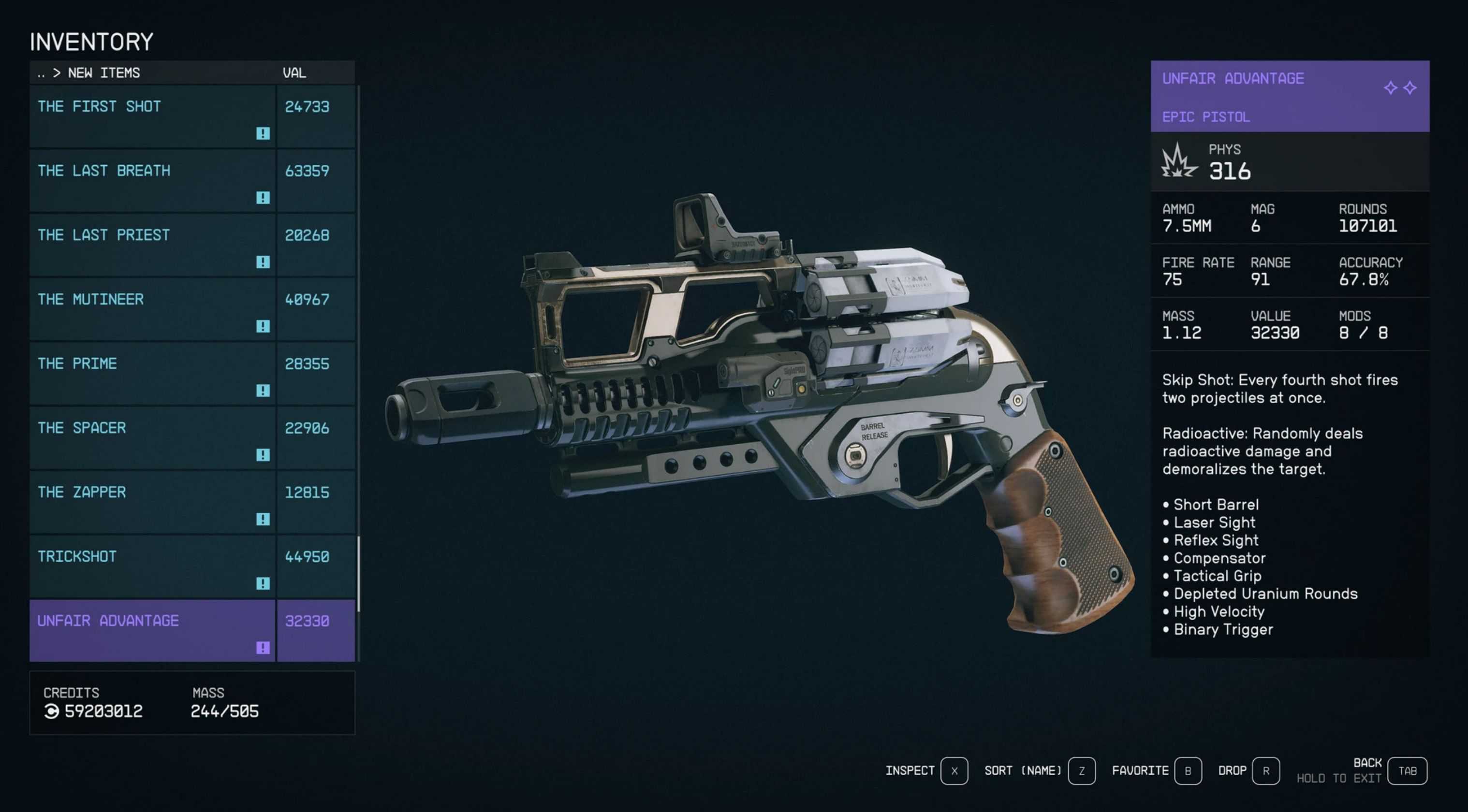Choose The Spacer inventory row
This screenshot has width=1468, height=812.
pyautogui.click(x=152, y=439)
